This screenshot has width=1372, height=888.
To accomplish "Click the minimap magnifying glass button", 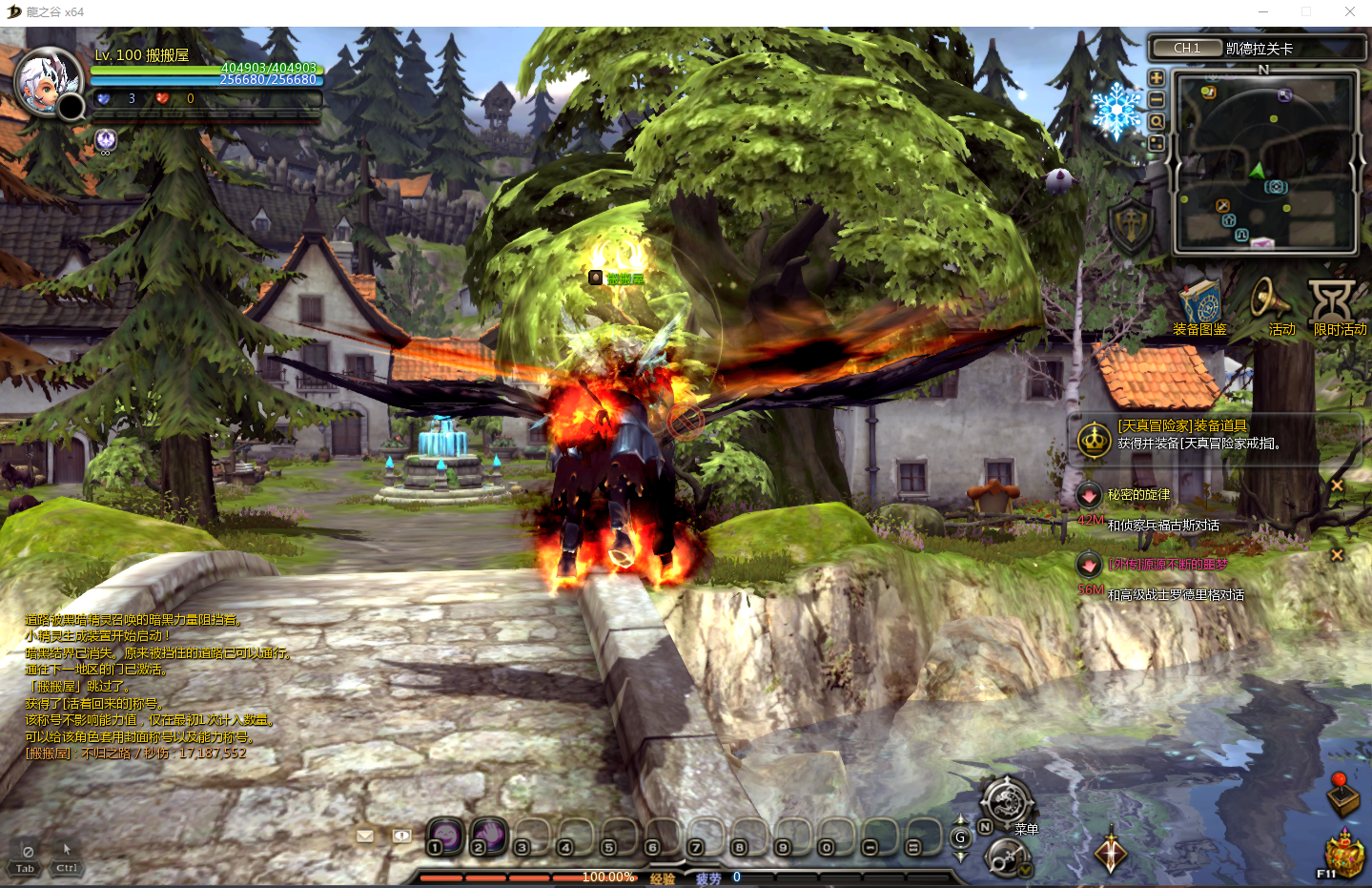I will pyautogui.click(x=1157, y=121).
